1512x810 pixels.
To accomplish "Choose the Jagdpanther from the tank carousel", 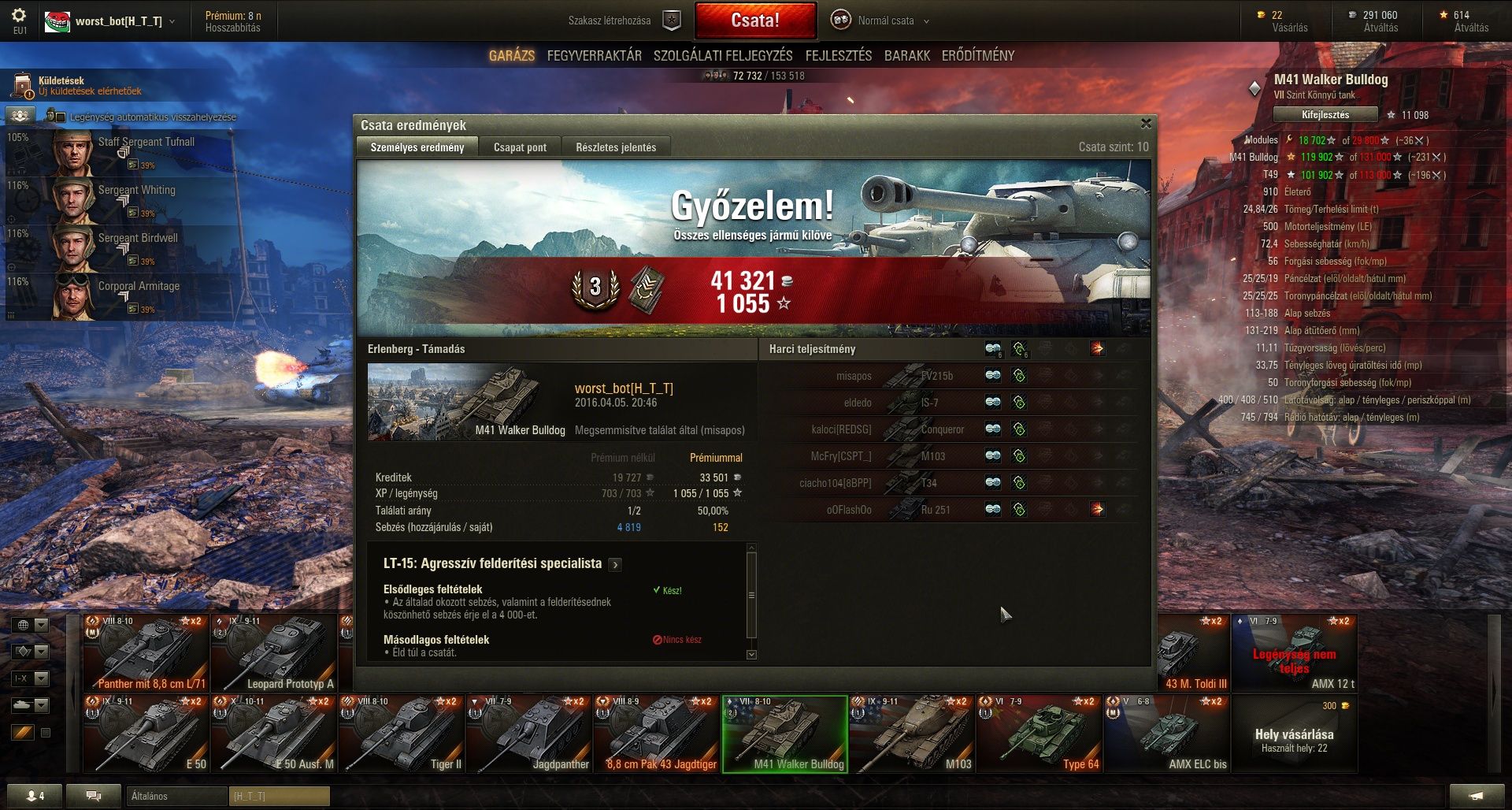I will coord(529,734).
